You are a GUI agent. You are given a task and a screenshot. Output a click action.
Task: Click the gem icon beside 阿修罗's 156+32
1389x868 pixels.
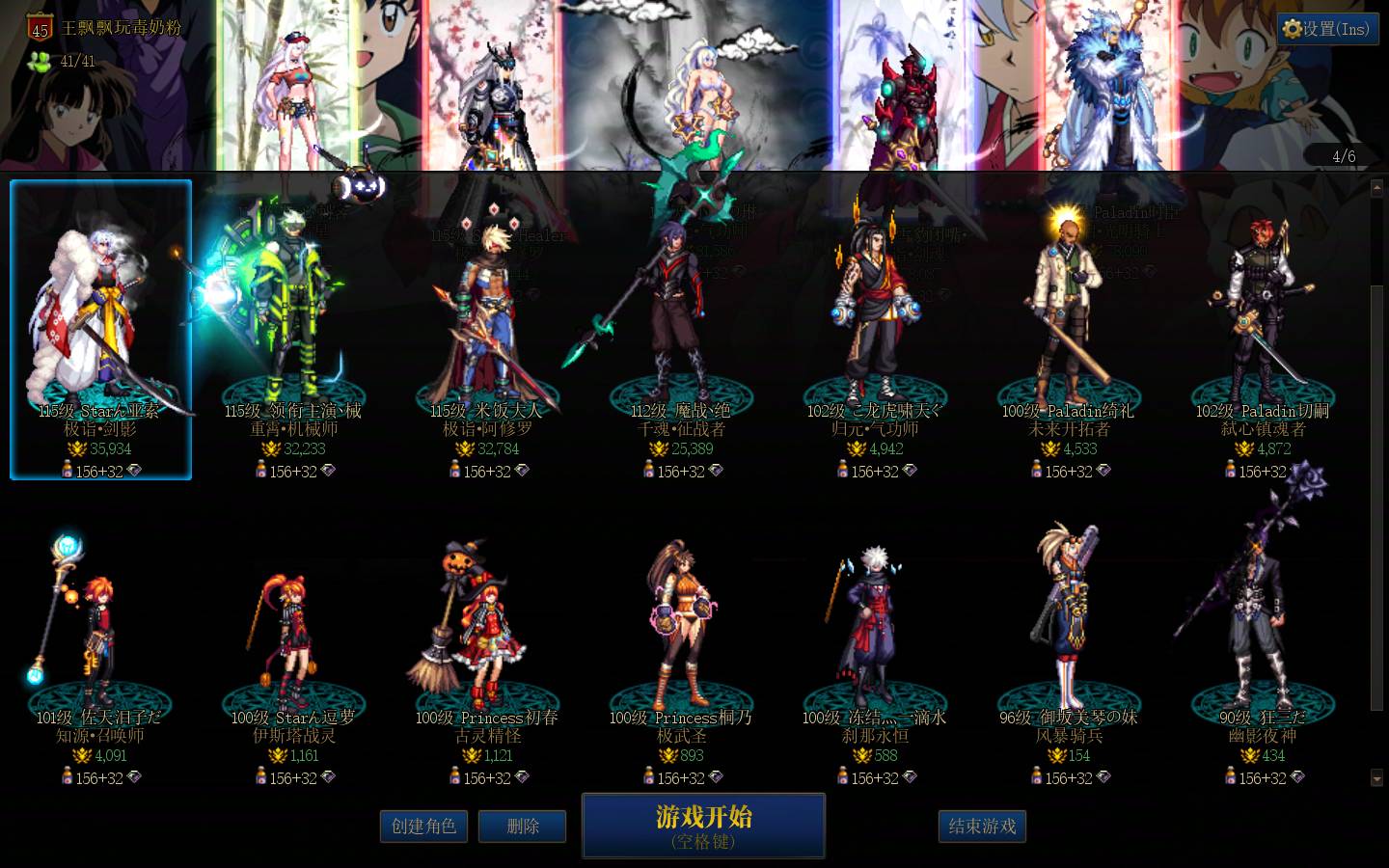tap(523, 471)
